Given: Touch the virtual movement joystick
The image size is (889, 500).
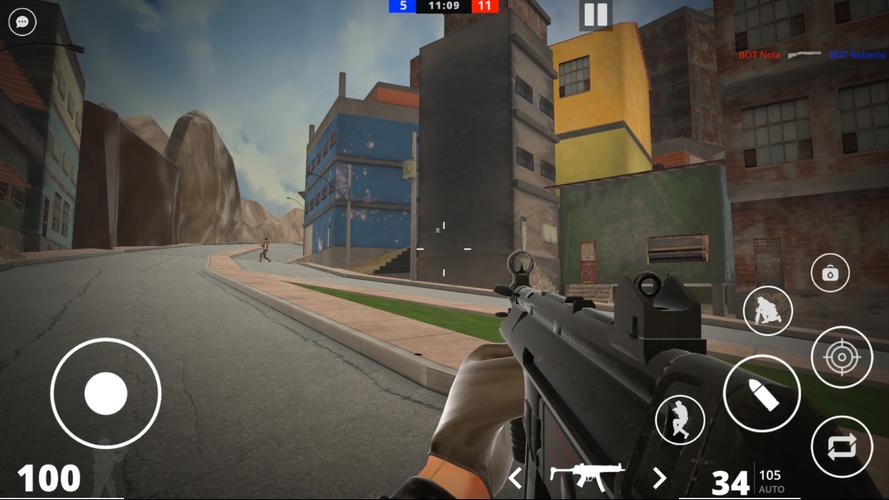Looking at the screenshot, I should pyautogui.click(x=105, y=393).
